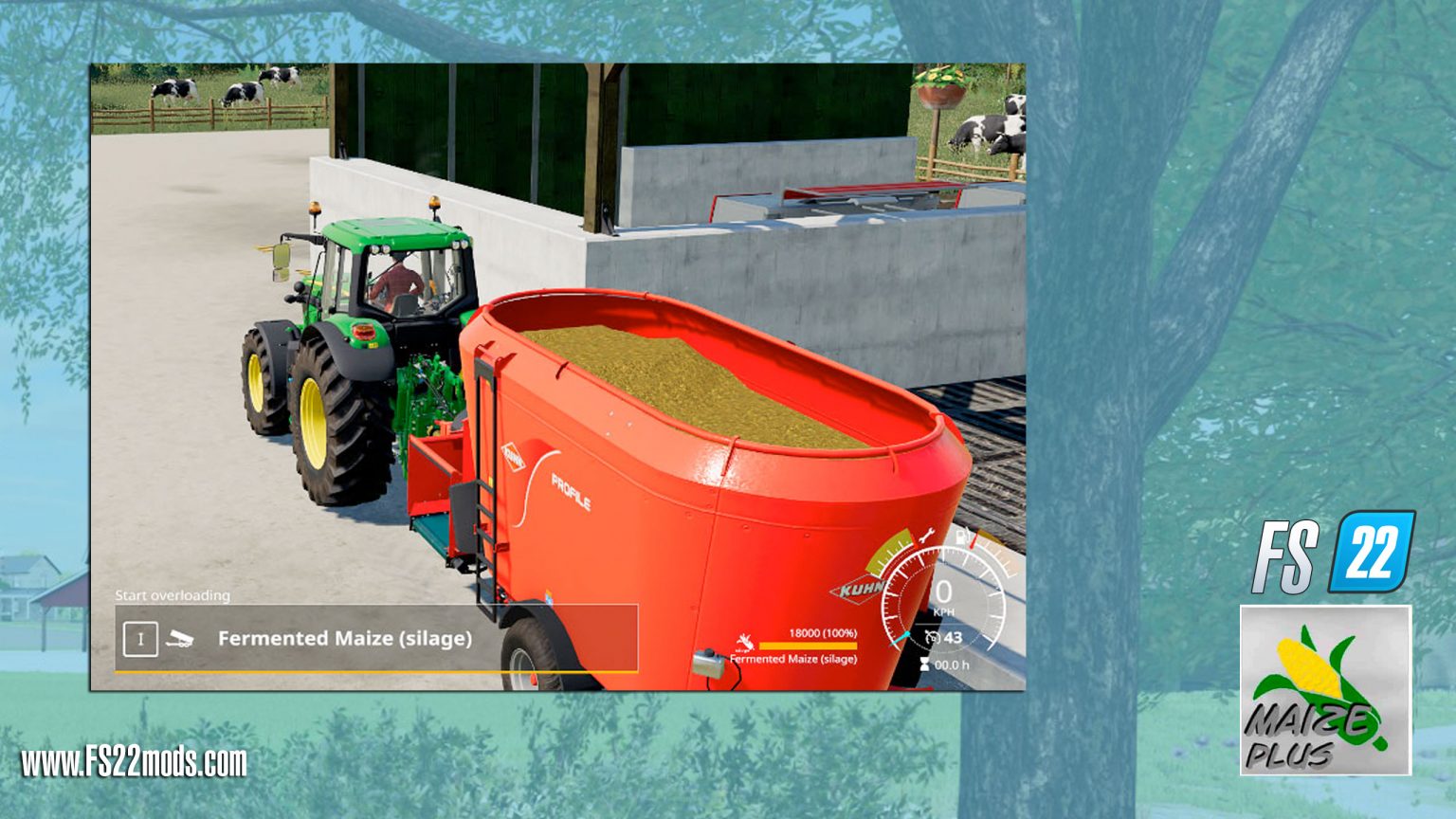Click the maize fill-type icon beside the fill bar
Image resolution: width=1456 pixels, height=819 pixels.
(x=746, y=642)
